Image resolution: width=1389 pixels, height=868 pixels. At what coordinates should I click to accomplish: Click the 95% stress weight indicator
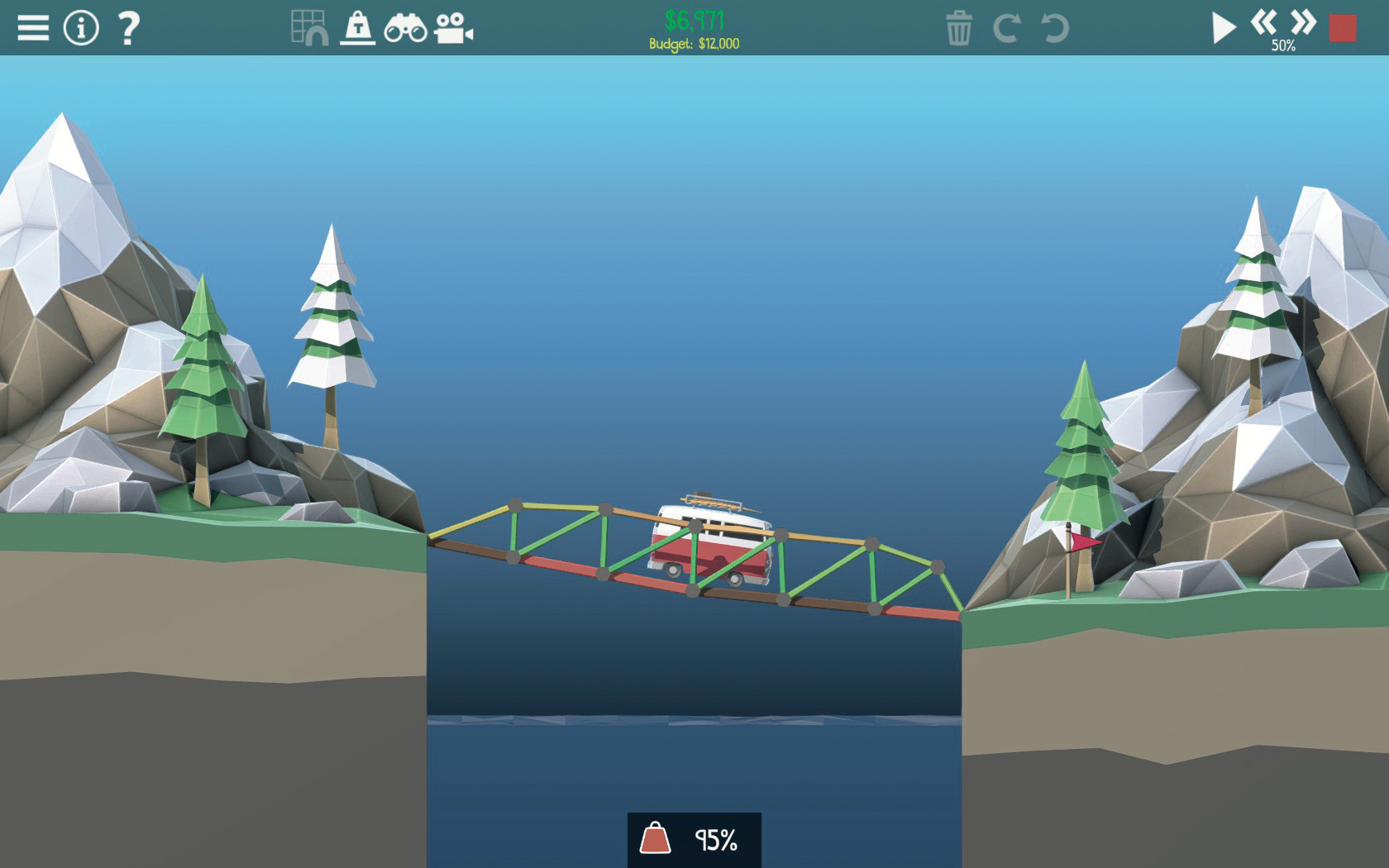(694, 840)
